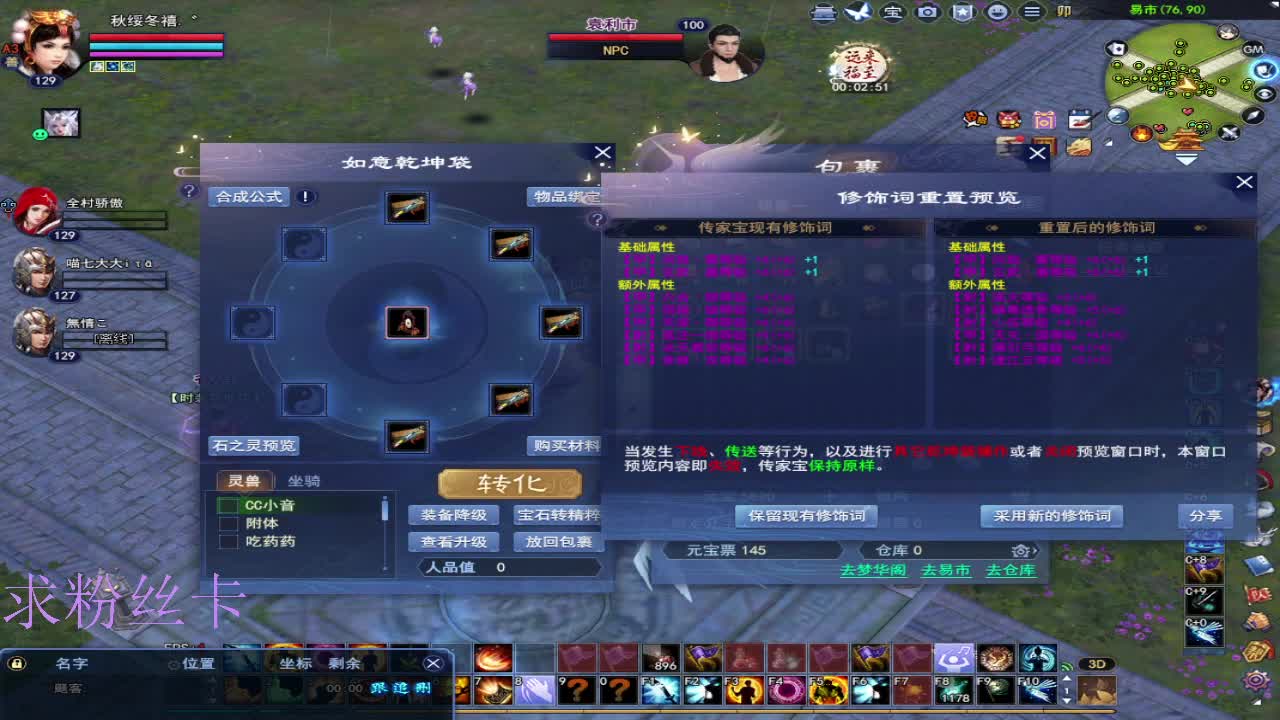
Task: Click the help question mark beside 合成公式
Action: click(x=189, y=193)
